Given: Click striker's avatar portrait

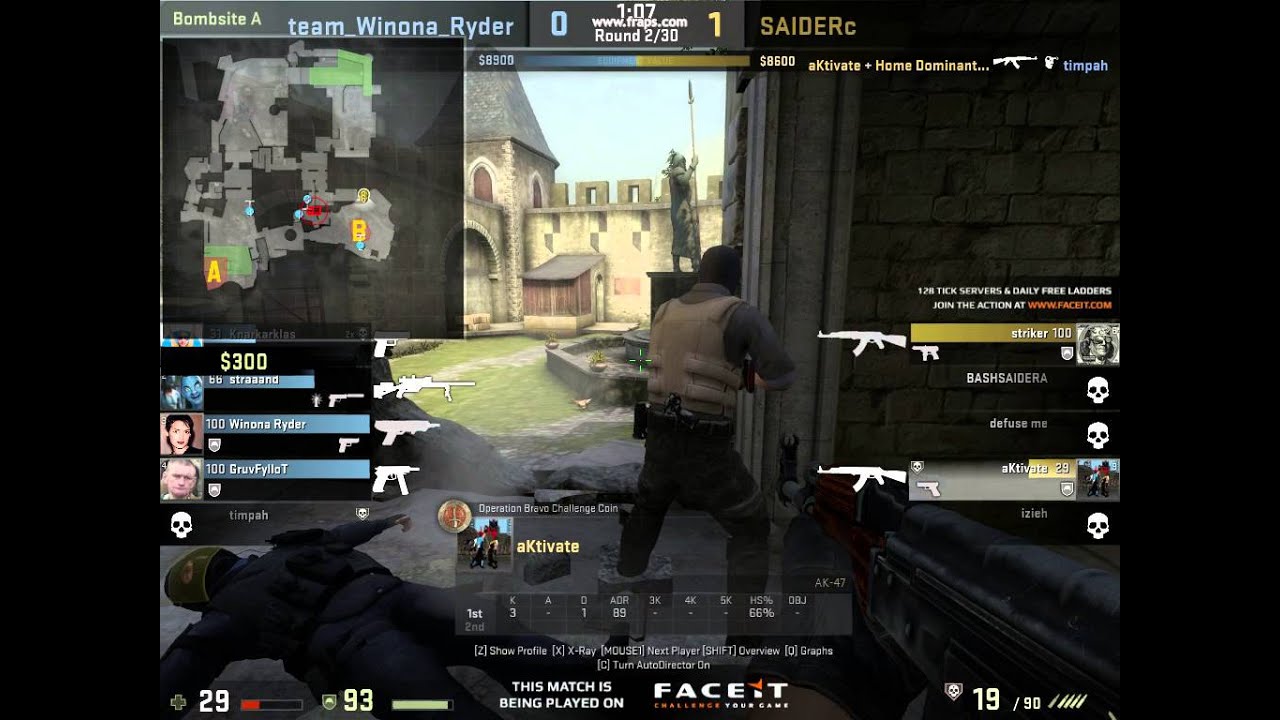Looking at the screenshot, I should click(1097, 344).
